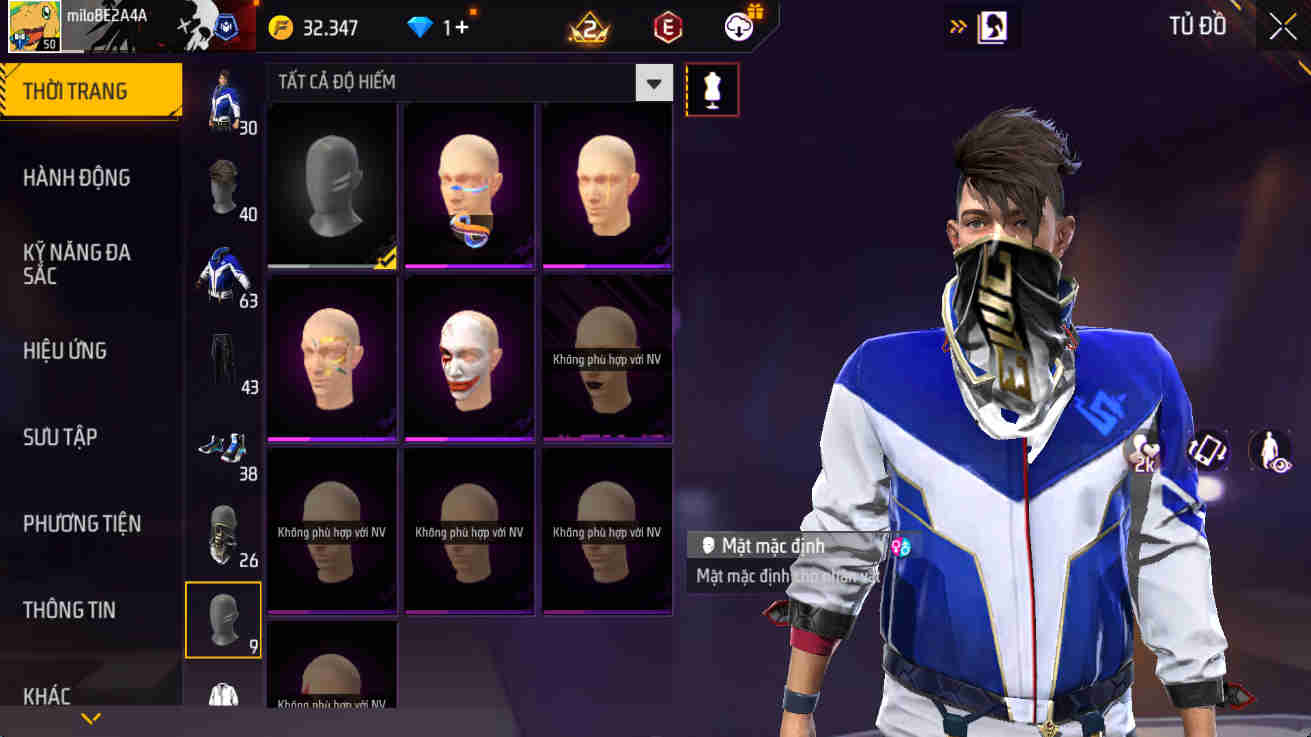Select the Joker face paint thumbnail
Screen dimensions: 1311x737
(468, 357)
